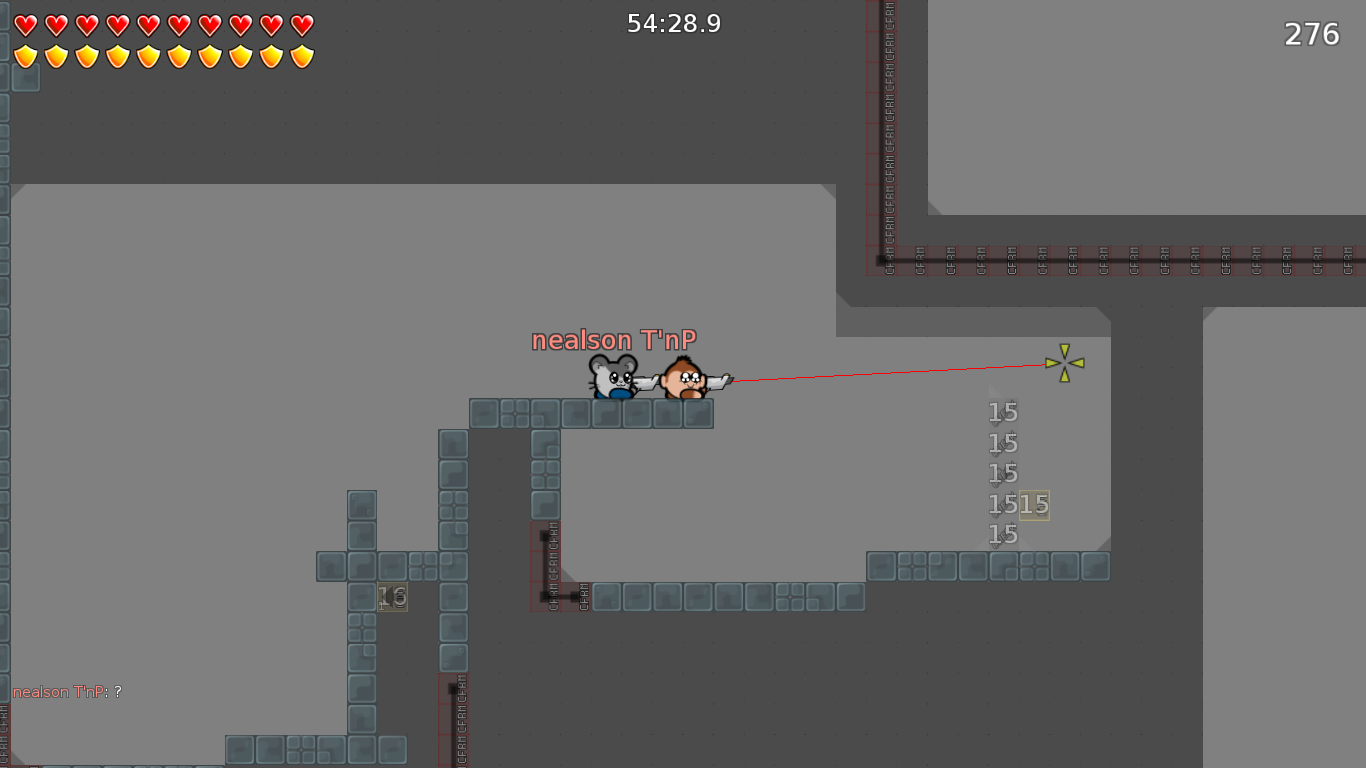
Task: Click the chat message from nealson T'nP
Action: (65, 691)
